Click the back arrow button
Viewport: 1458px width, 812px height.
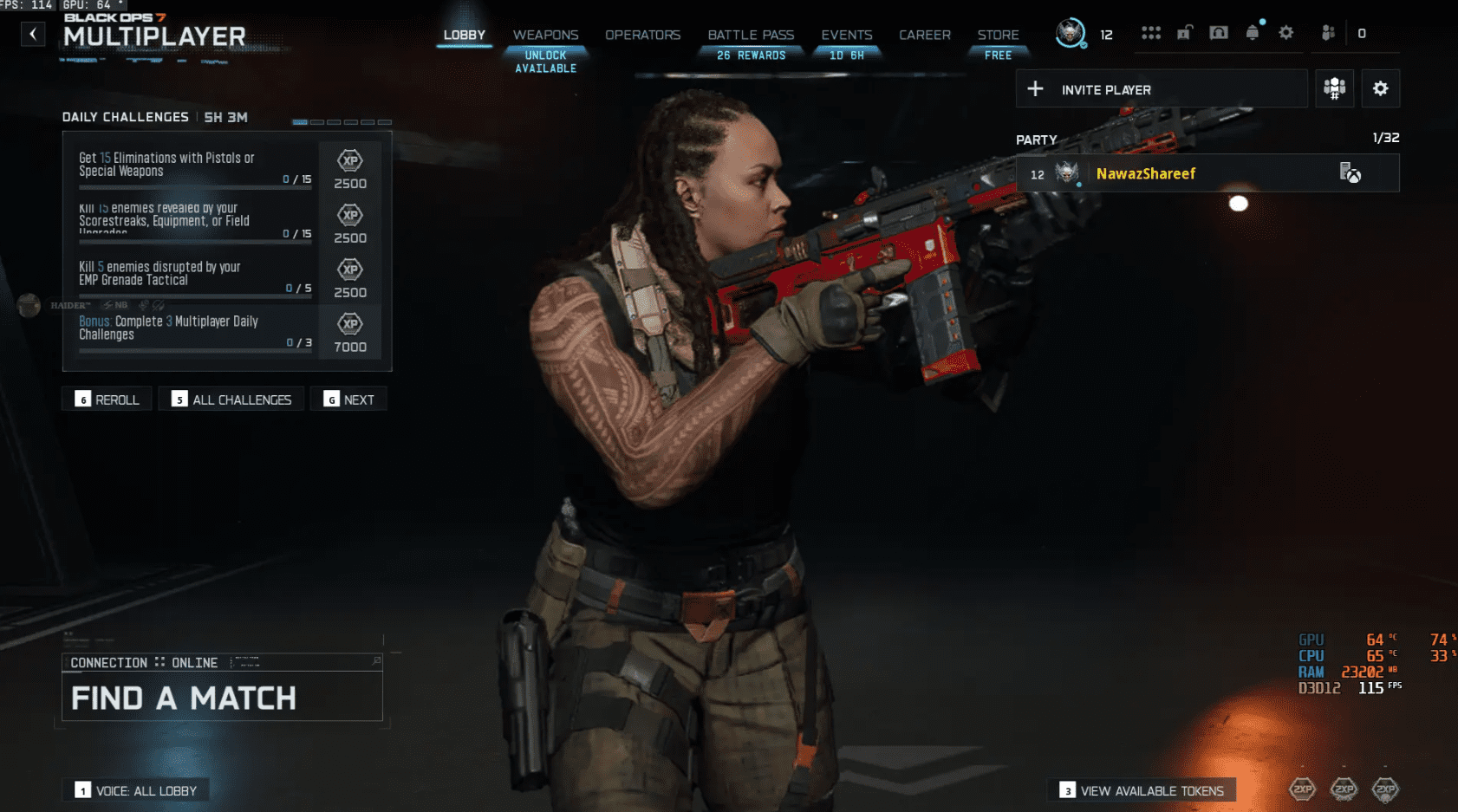[x=33, y=35]
